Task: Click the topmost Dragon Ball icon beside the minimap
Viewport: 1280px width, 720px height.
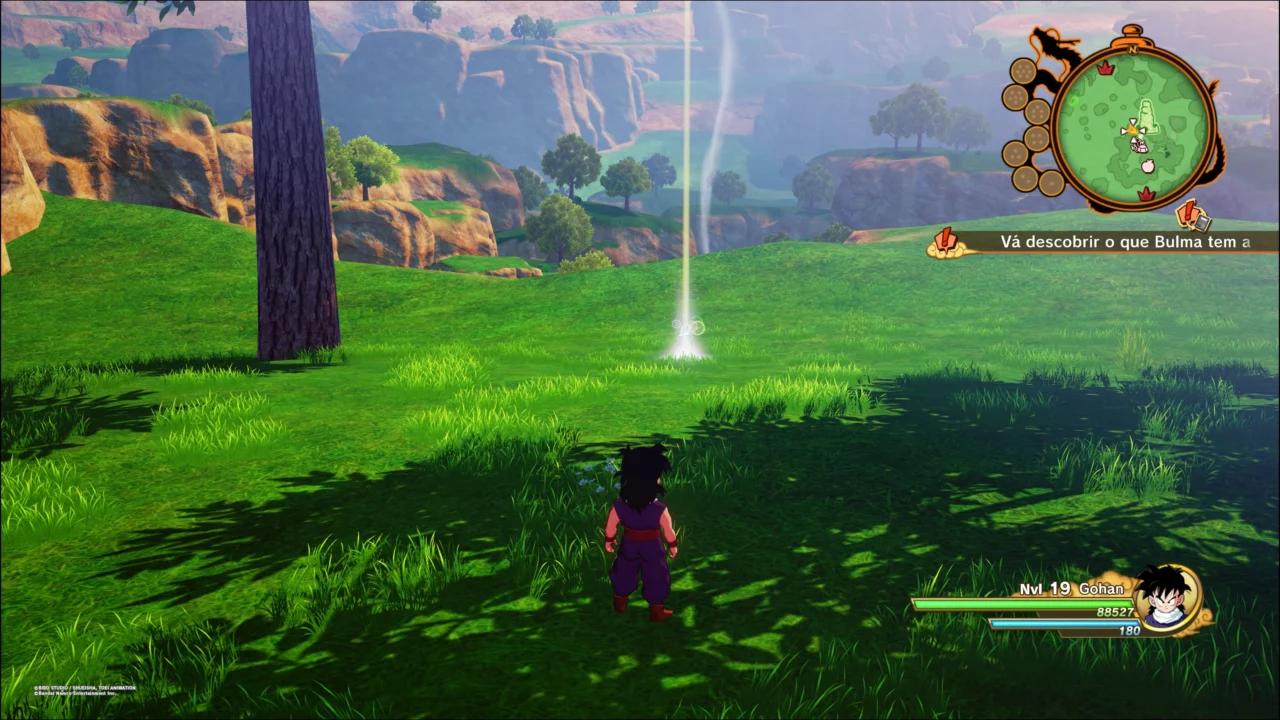Action: pyautogui.click(x=1023, y=71)
